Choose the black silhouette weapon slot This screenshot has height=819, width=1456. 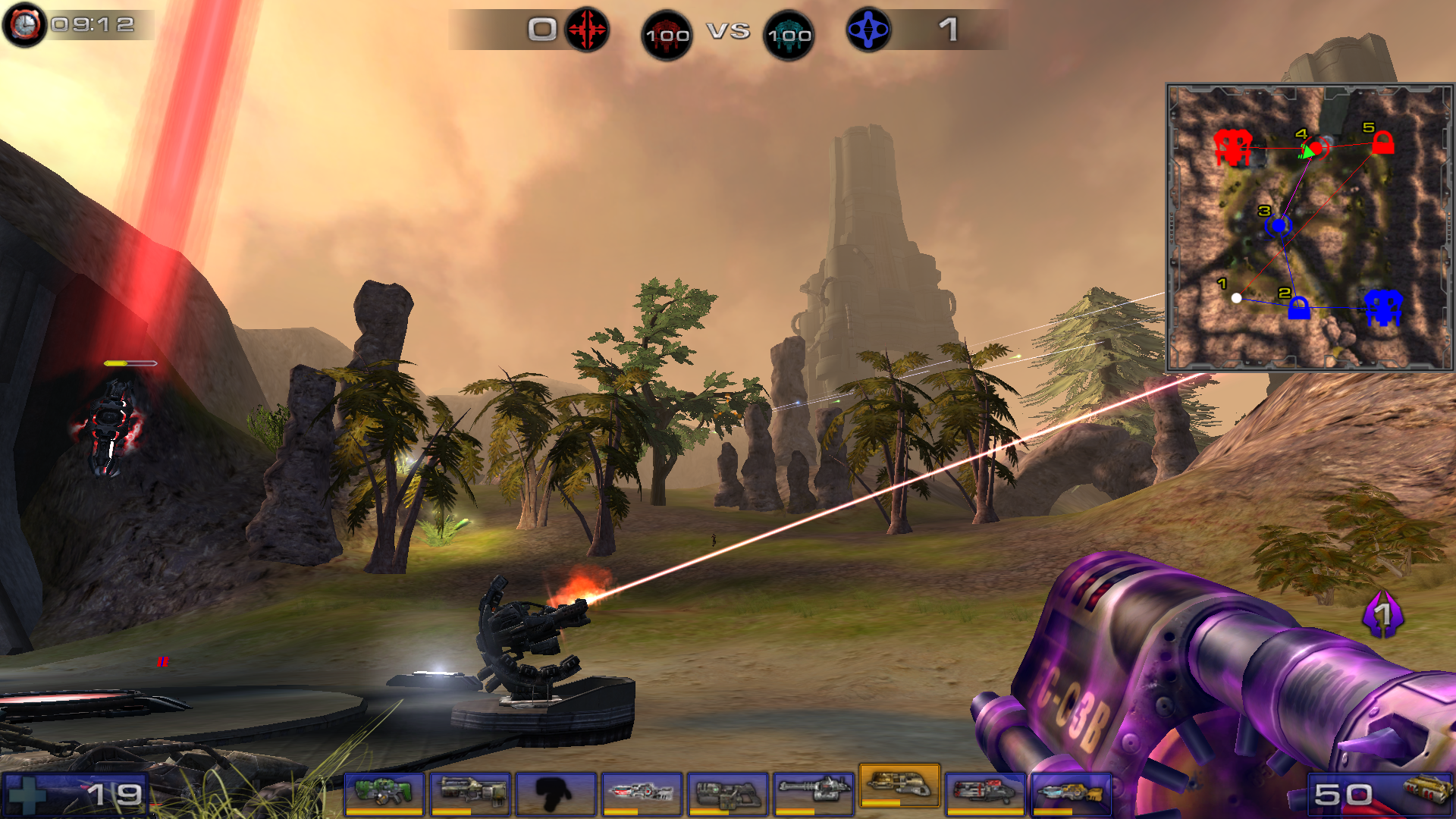pyautogui.click(x=555, y=792)
